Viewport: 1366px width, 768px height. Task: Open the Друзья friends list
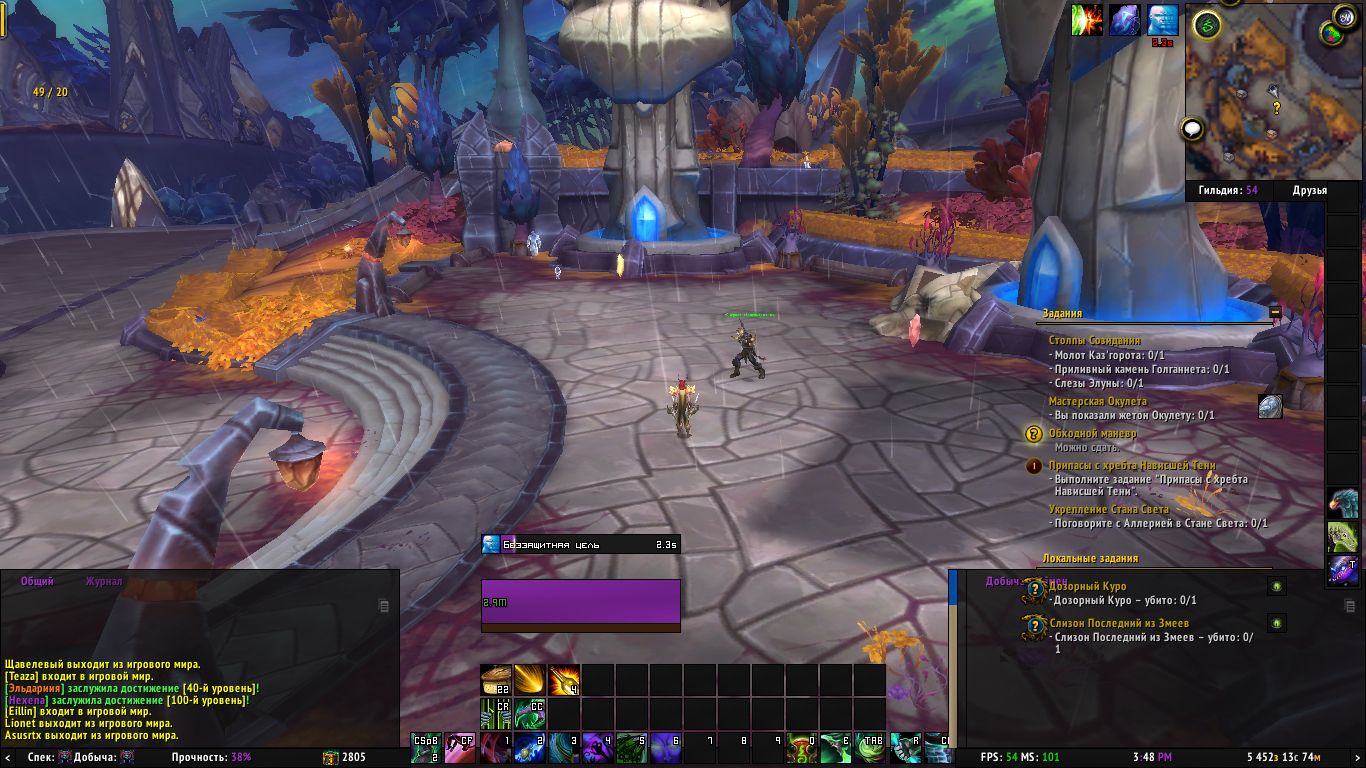[x=1309, y=190]
